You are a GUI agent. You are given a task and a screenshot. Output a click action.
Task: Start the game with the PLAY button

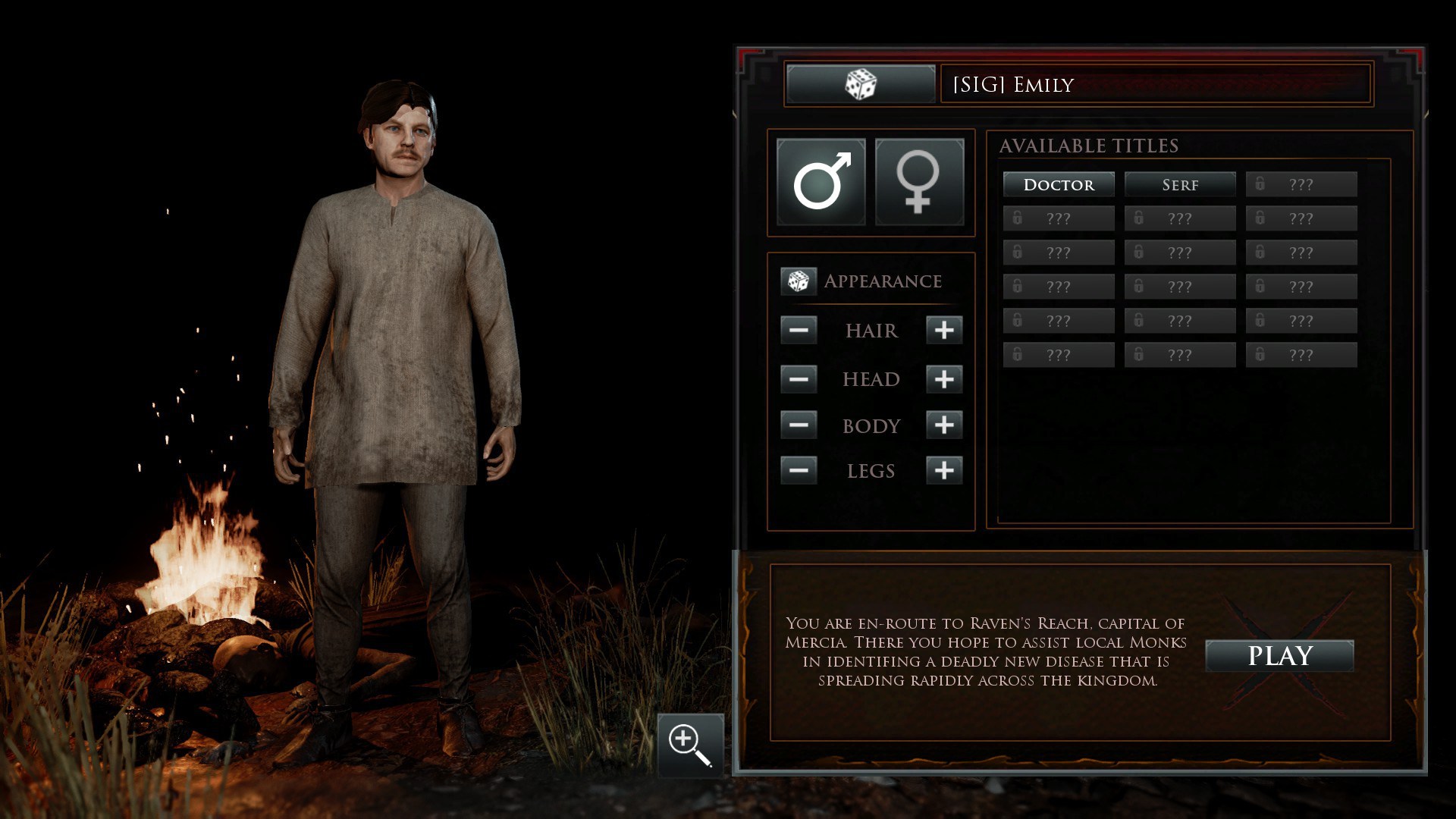pyautogui.click(x=1279, y=656)
